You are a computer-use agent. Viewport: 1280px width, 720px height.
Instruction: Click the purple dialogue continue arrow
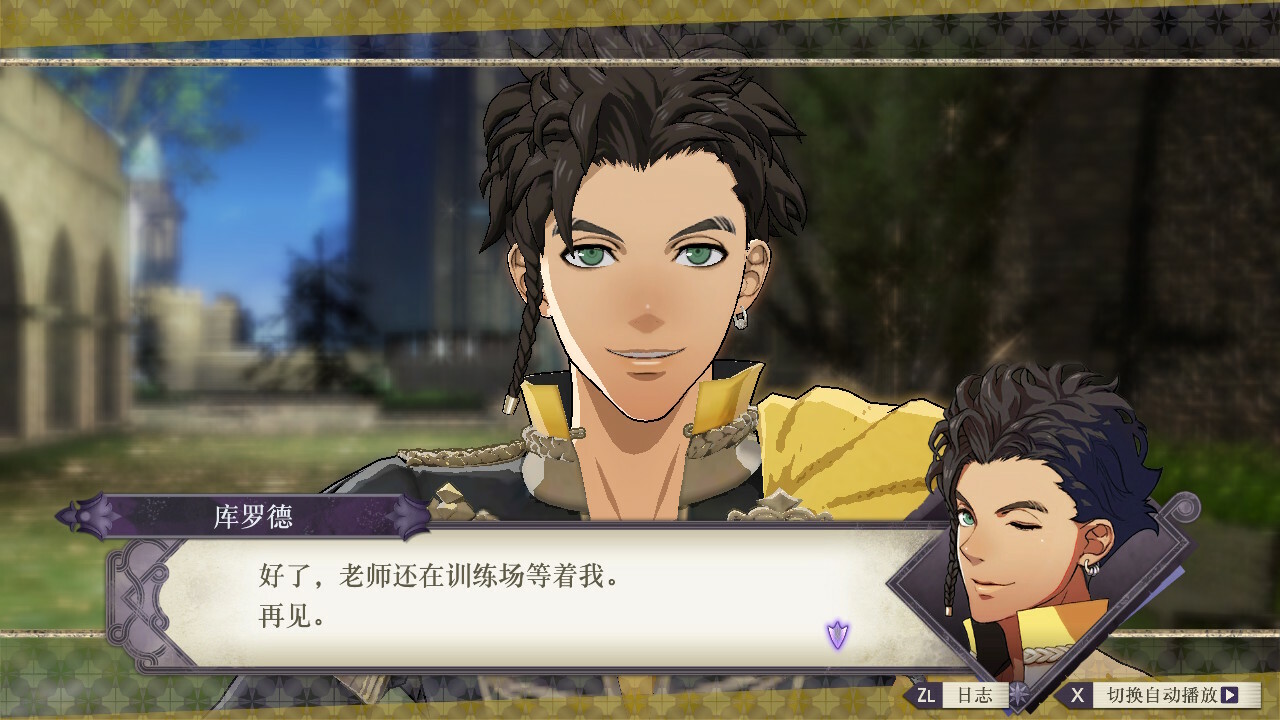tap(837, 633)
